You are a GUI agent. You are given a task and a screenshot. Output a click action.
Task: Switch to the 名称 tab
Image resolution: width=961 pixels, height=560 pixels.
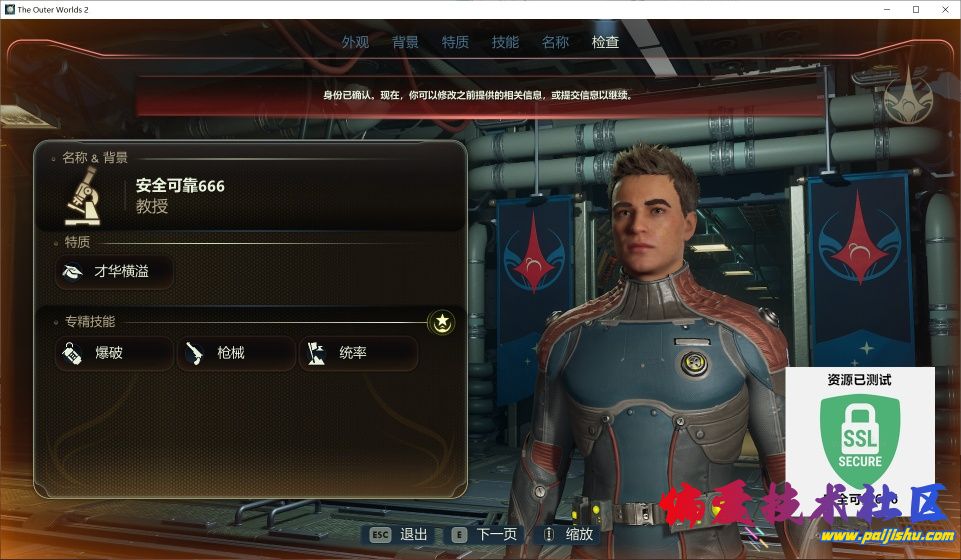click(555, 42)
